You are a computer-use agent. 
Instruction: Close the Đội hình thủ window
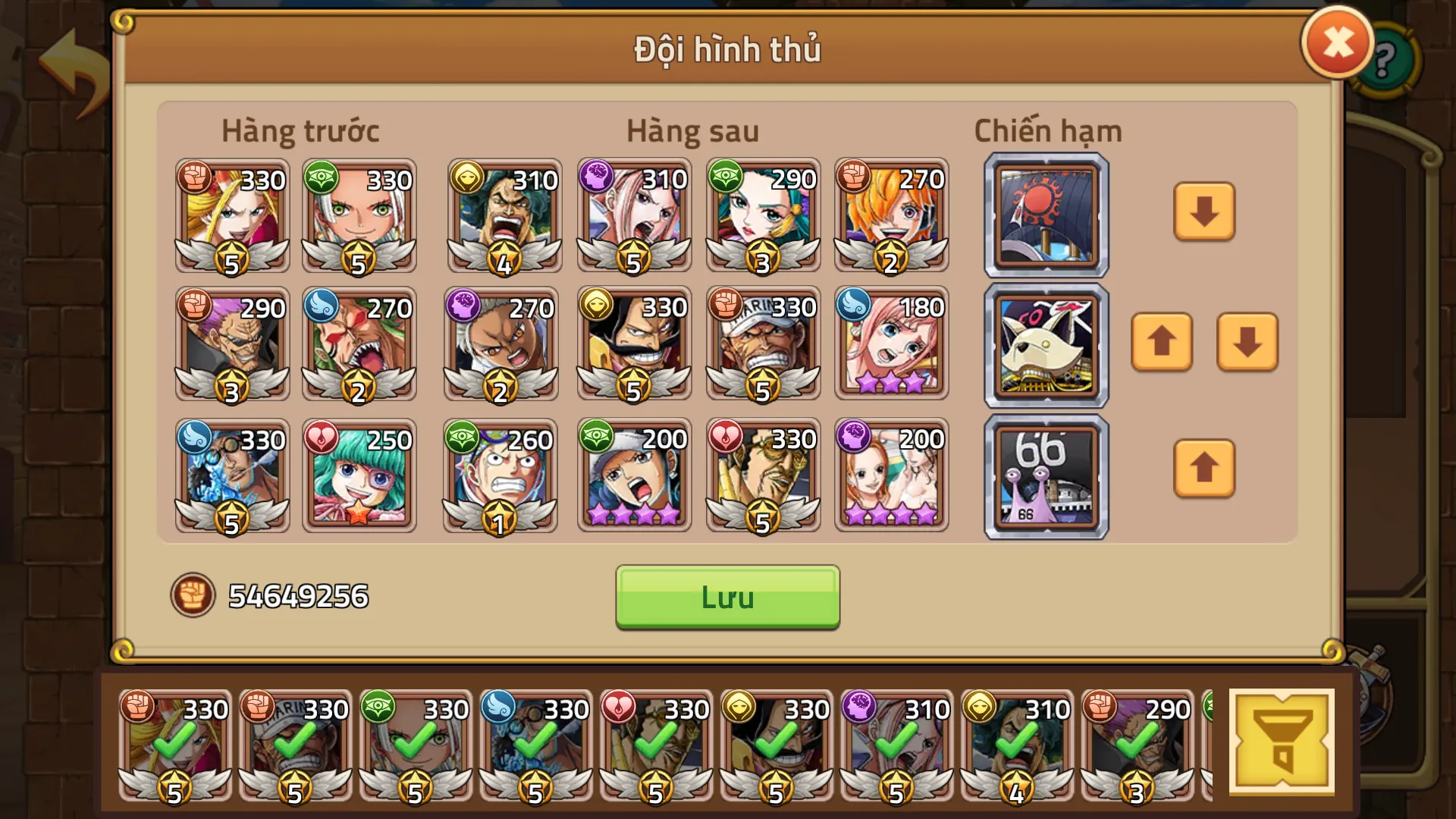(x=1336, y=42)
